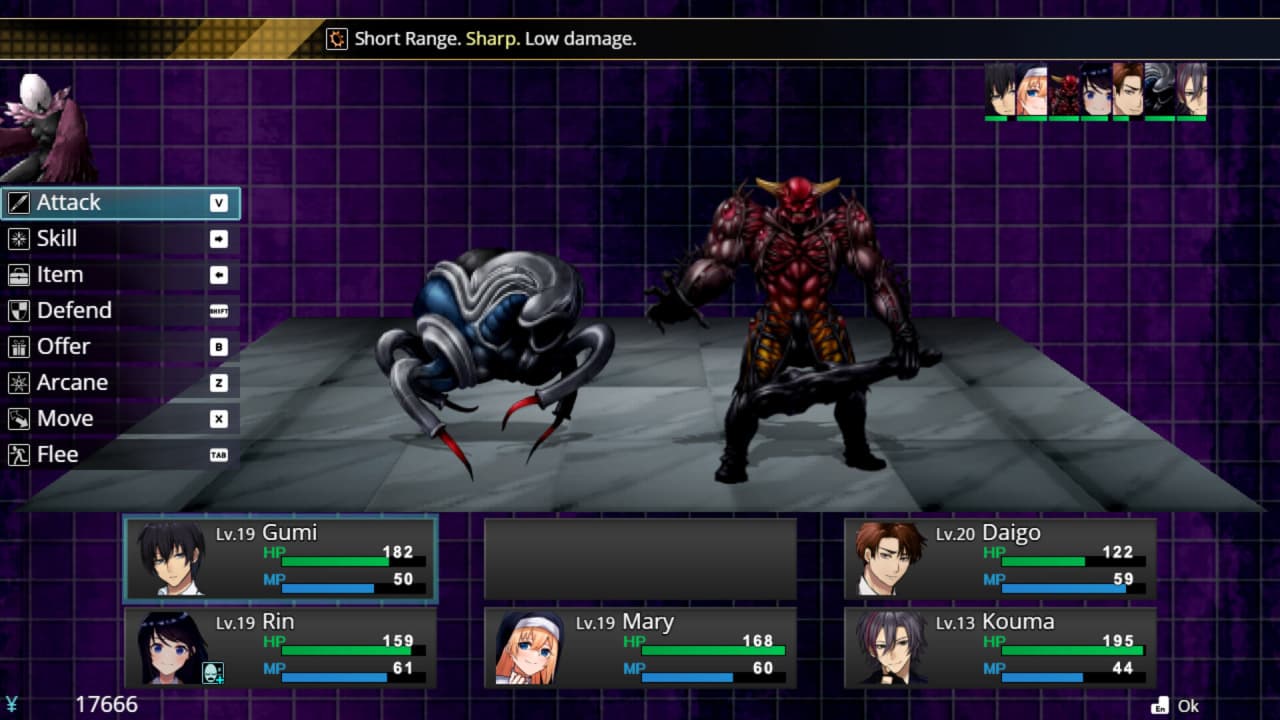Flee from the battle

tap(120, 455)
